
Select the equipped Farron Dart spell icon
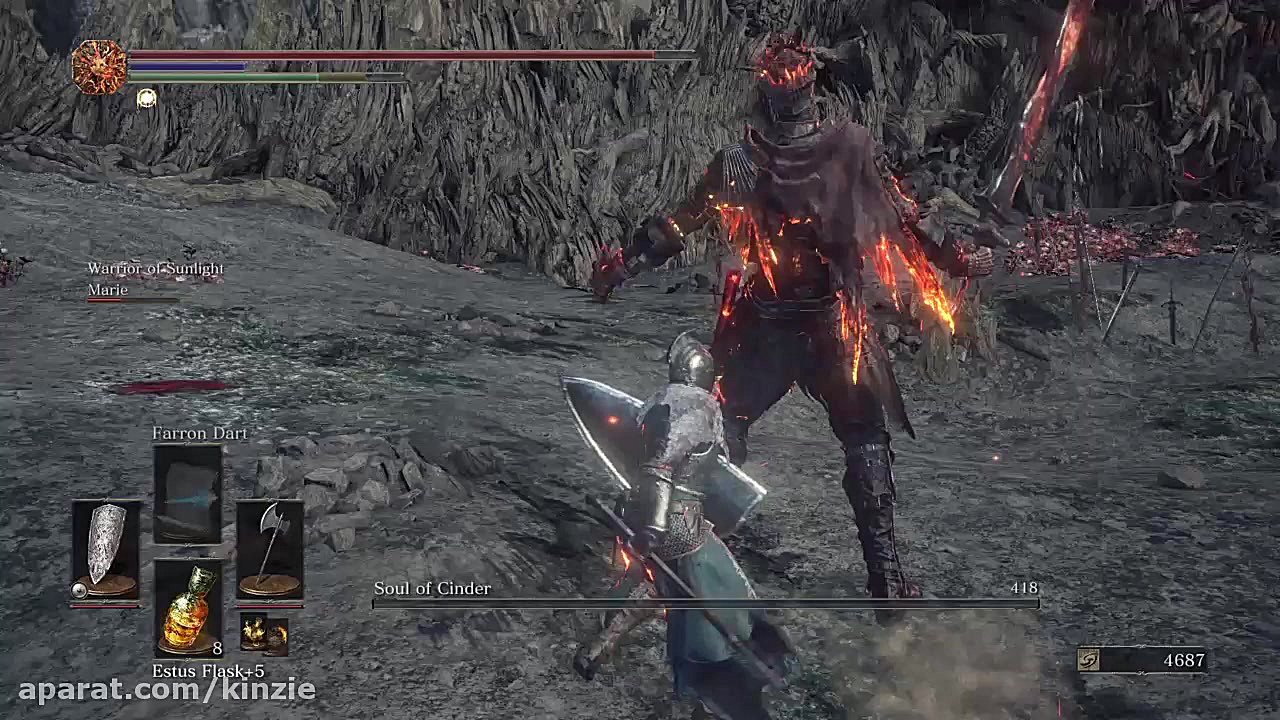click(x=187, y=495)
